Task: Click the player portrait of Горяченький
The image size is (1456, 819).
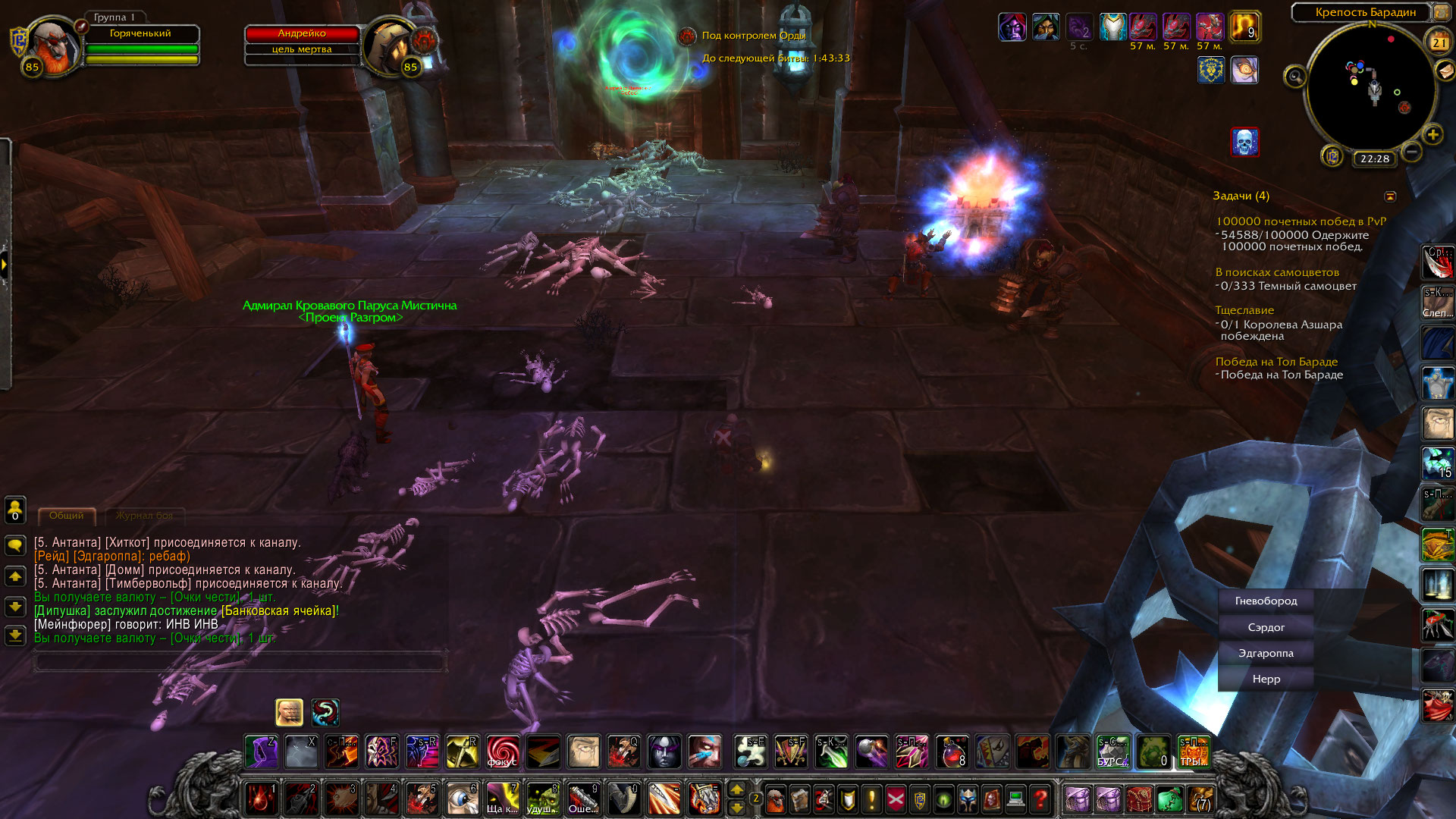Action: tap(55, 45)
